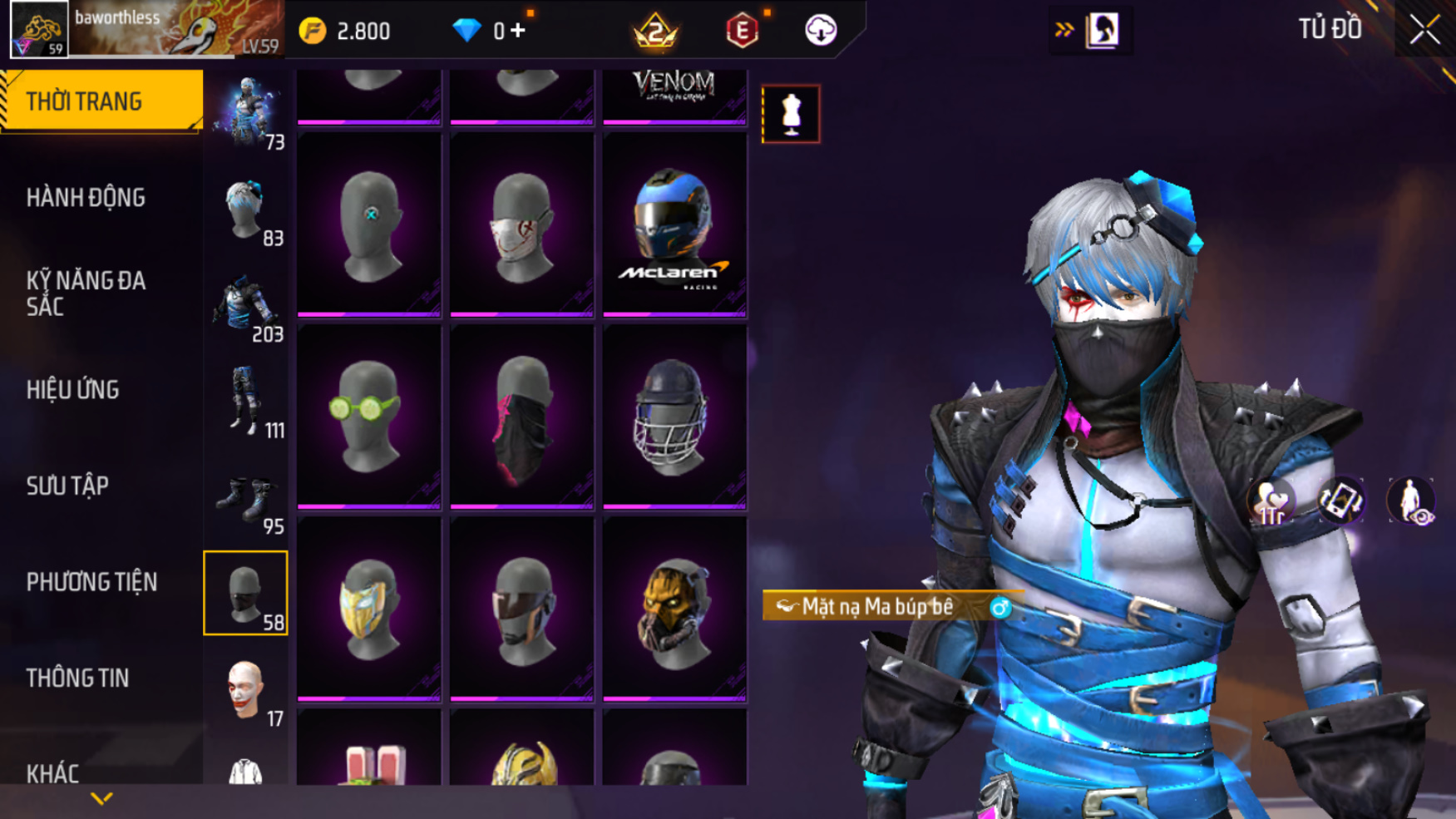Equip the cricket helmet with face cage

point(674,417)
